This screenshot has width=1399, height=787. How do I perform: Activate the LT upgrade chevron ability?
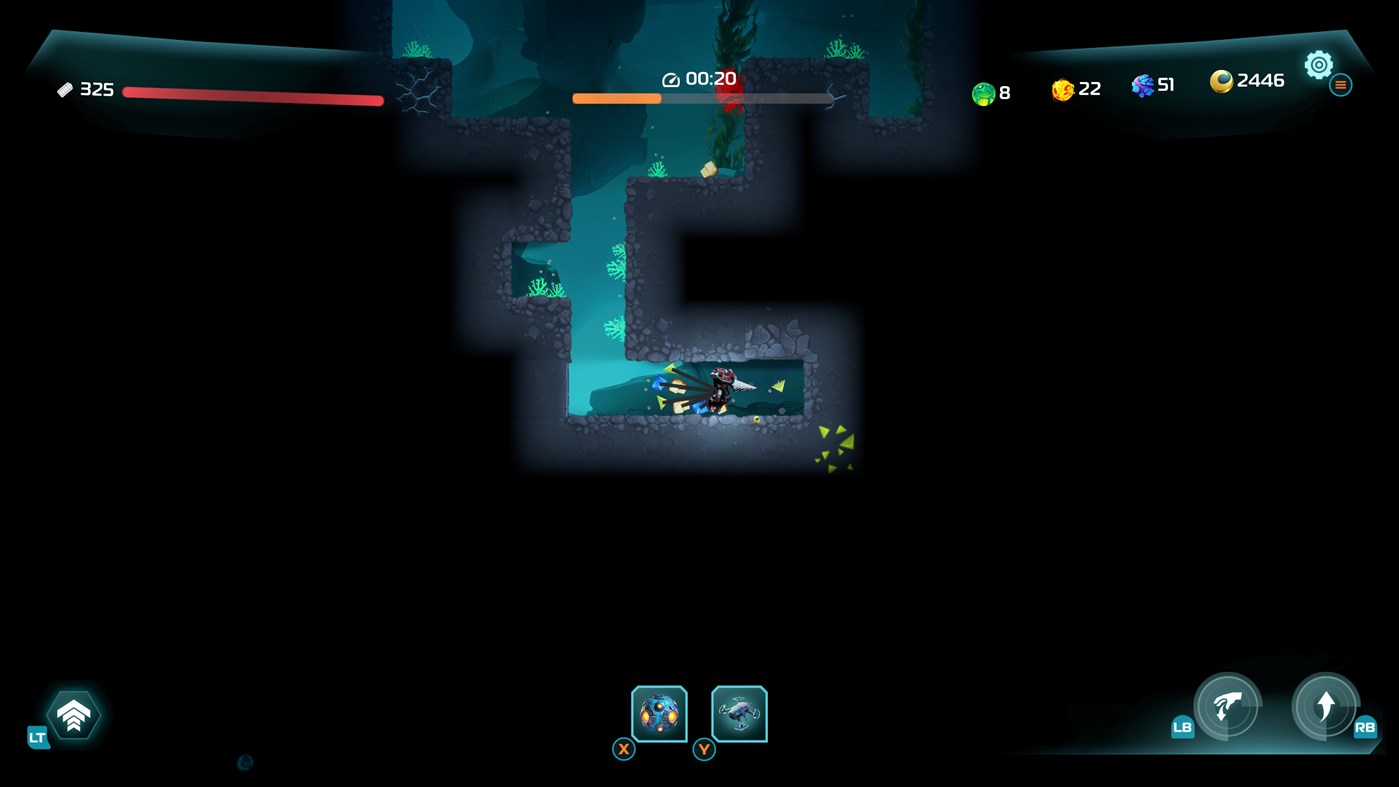tap(72, 714)
